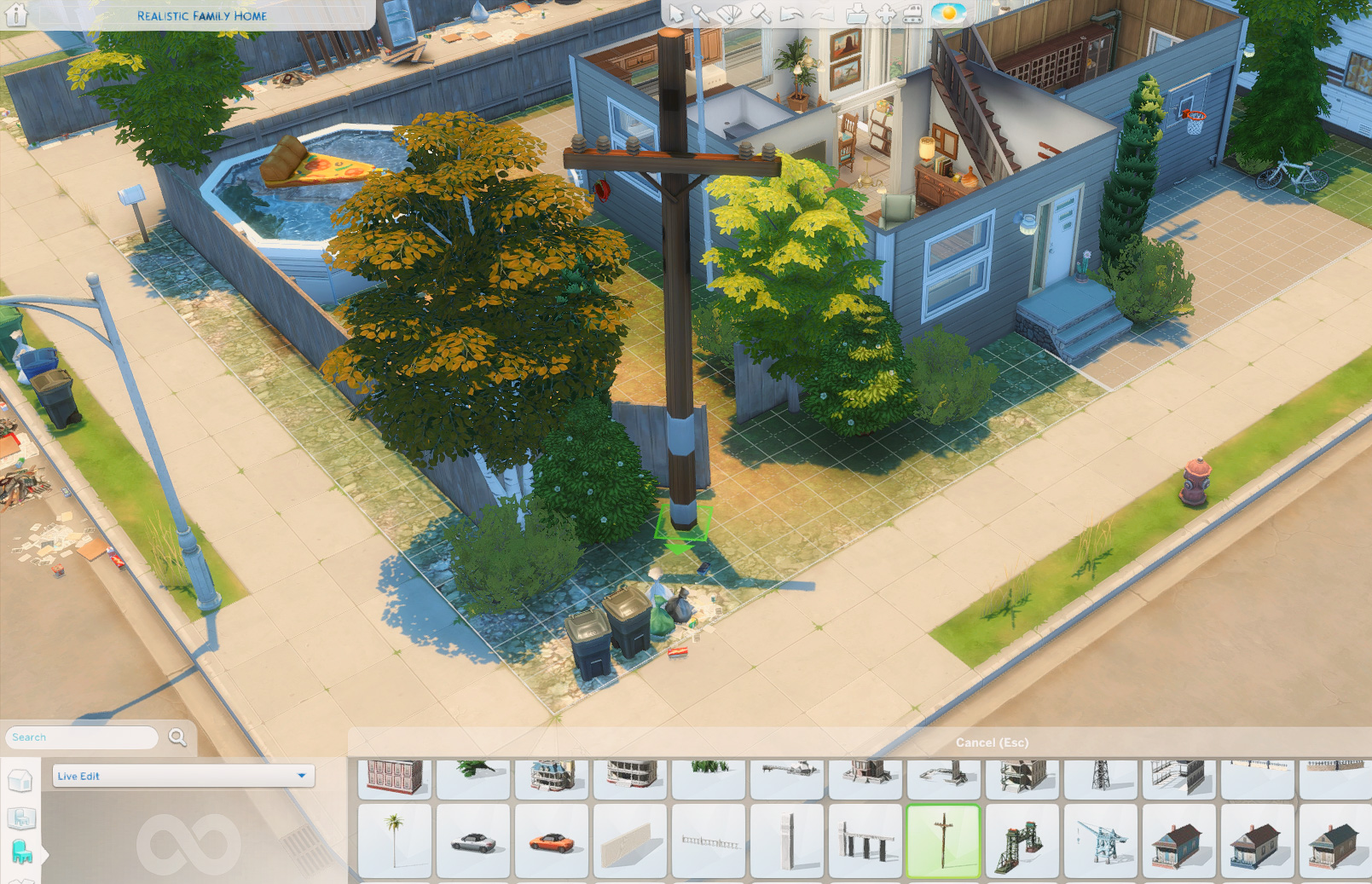The image size is (1372, 884).
Task: Switch to the objects by room tab
Action: pyautogui.click(x=20, y=818)
